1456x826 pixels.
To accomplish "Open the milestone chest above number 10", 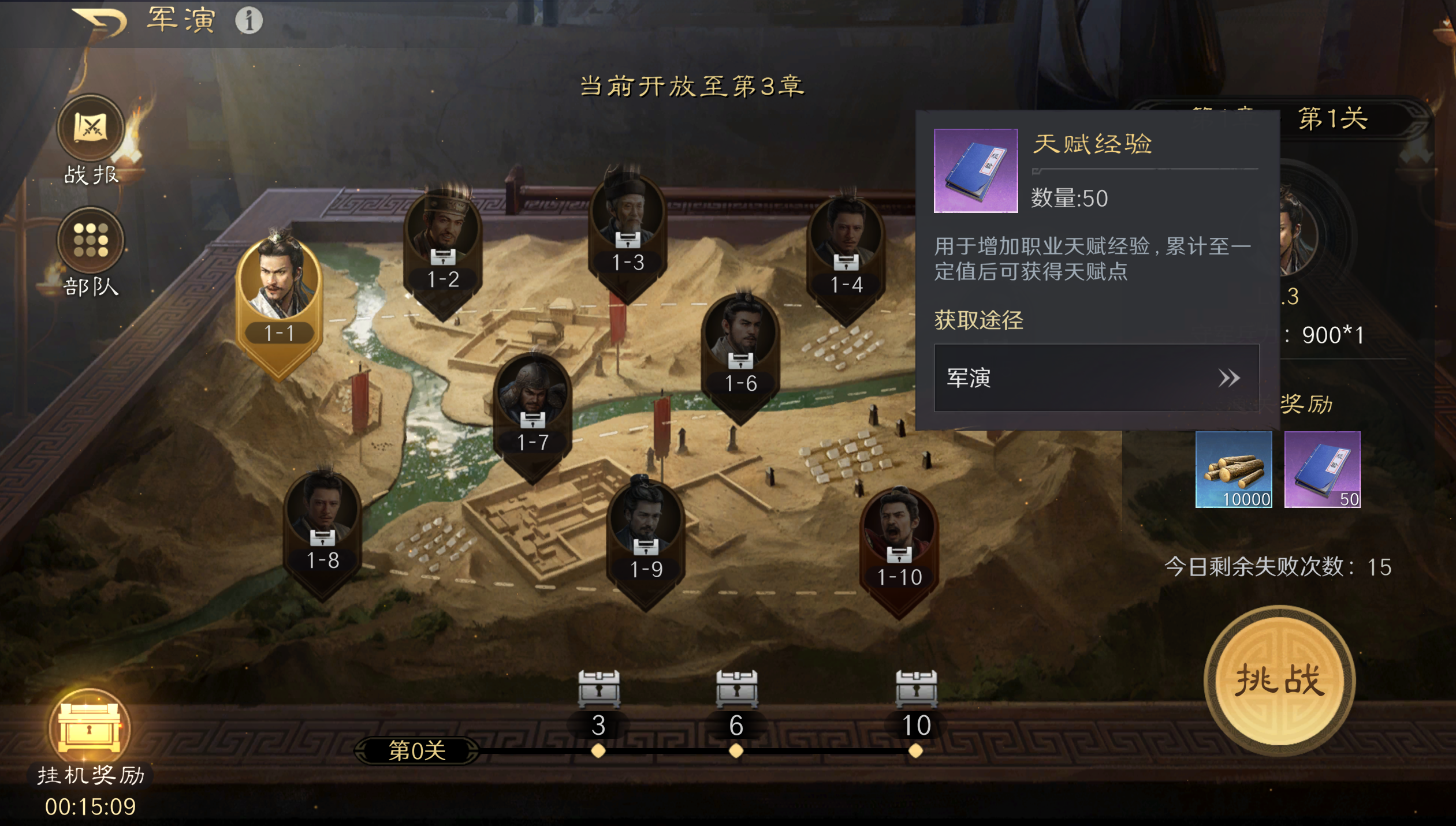I will point(916,688).
